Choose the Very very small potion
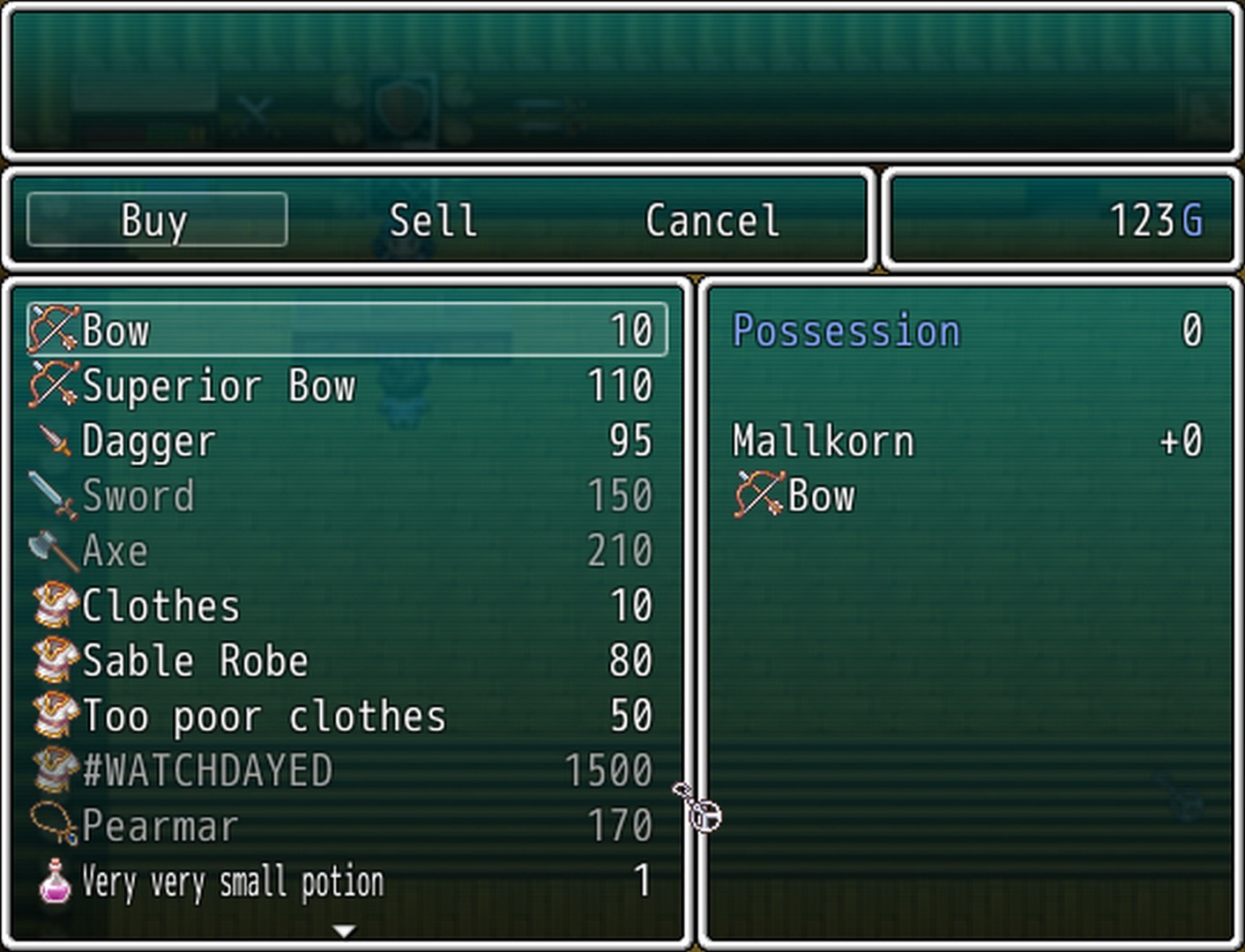The height and width of the screenshot is (952, 1245). pos(347,881)
